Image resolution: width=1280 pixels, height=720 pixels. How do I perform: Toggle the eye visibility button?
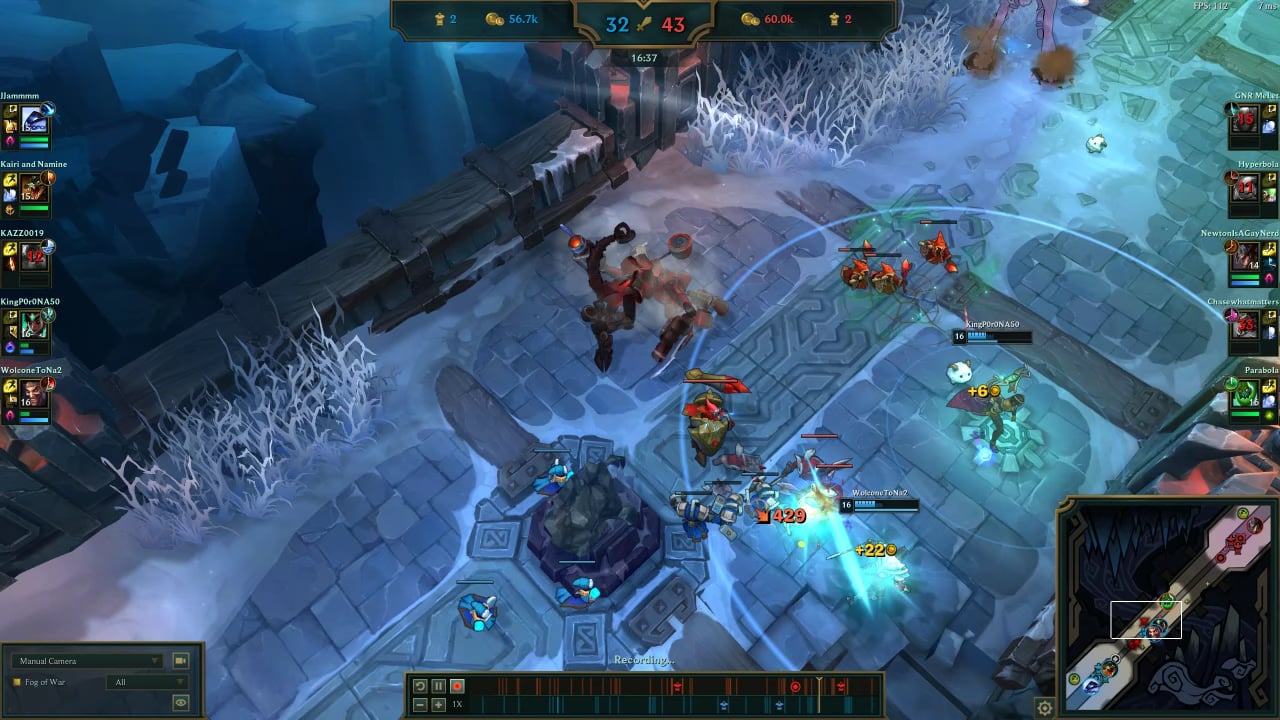coord(181,703)
